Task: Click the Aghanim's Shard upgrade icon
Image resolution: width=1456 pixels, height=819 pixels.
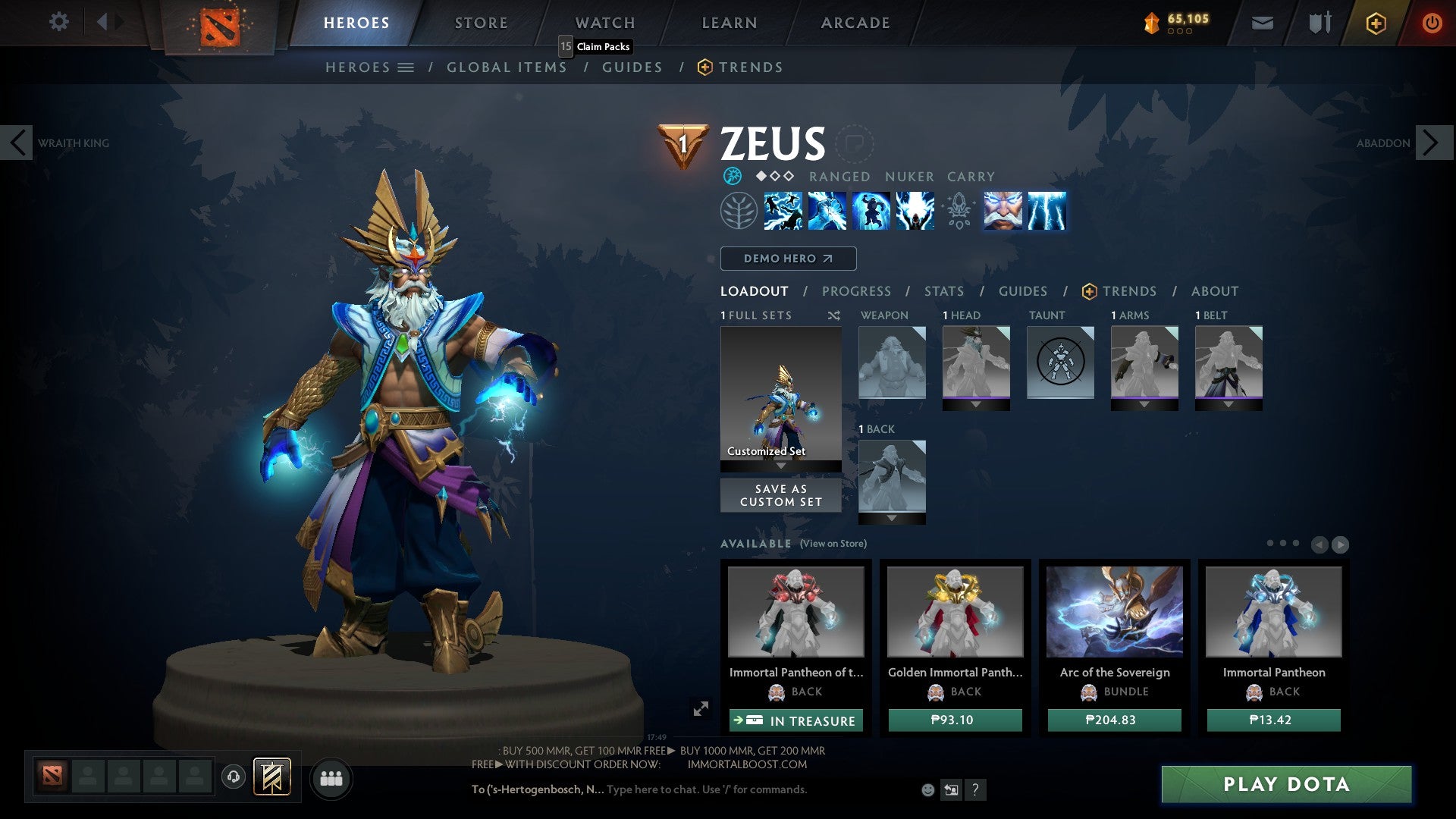Action: (959, 212)
